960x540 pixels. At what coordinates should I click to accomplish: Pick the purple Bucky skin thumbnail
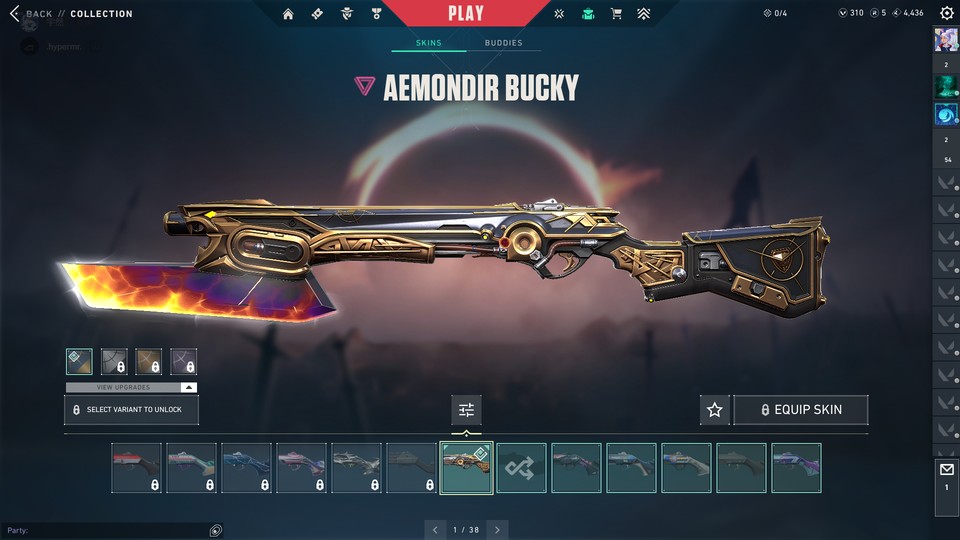coord(796,468)
